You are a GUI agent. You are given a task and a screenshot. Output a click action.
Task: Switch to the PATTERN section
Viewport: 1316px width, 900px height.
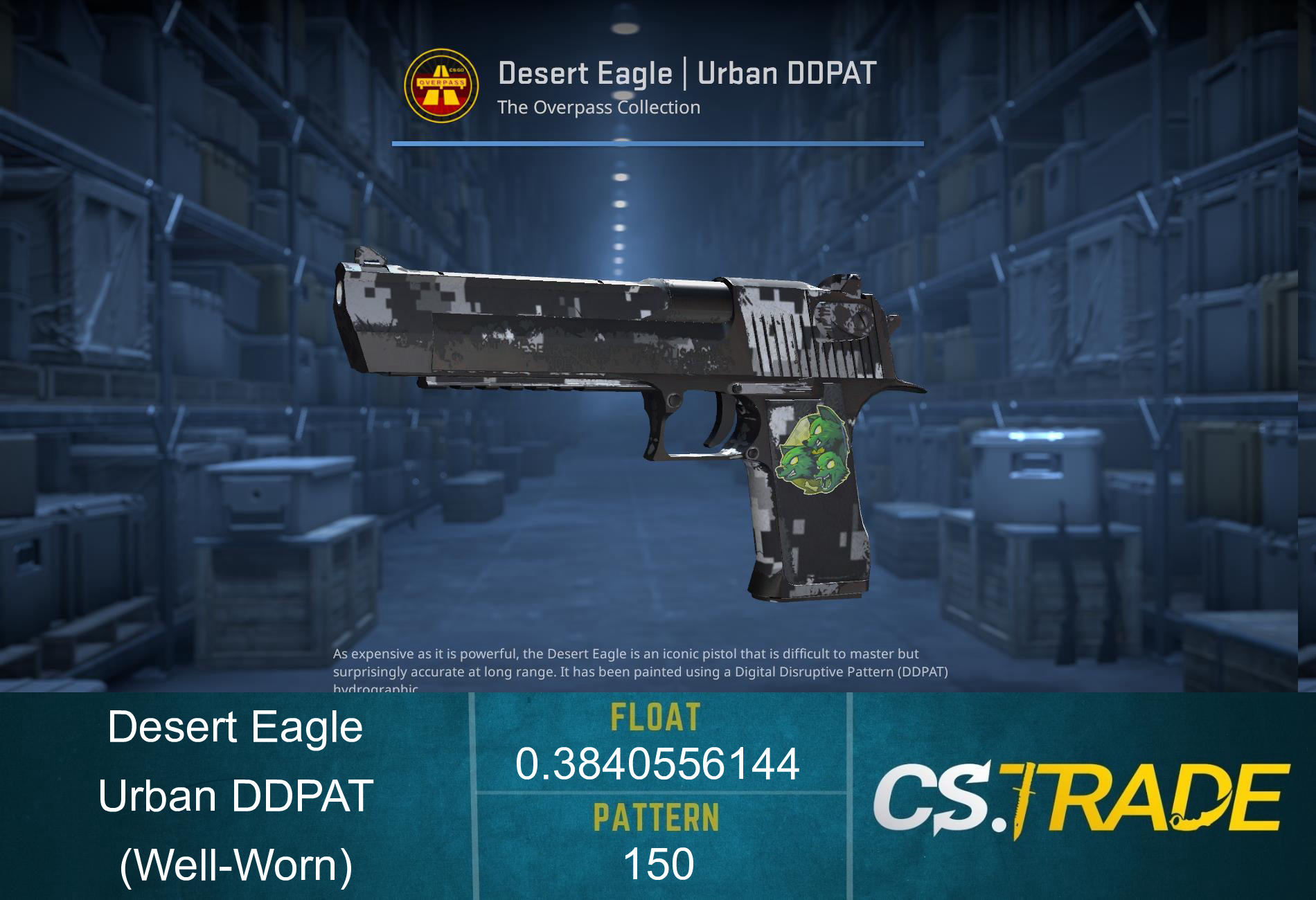(658, 817)
